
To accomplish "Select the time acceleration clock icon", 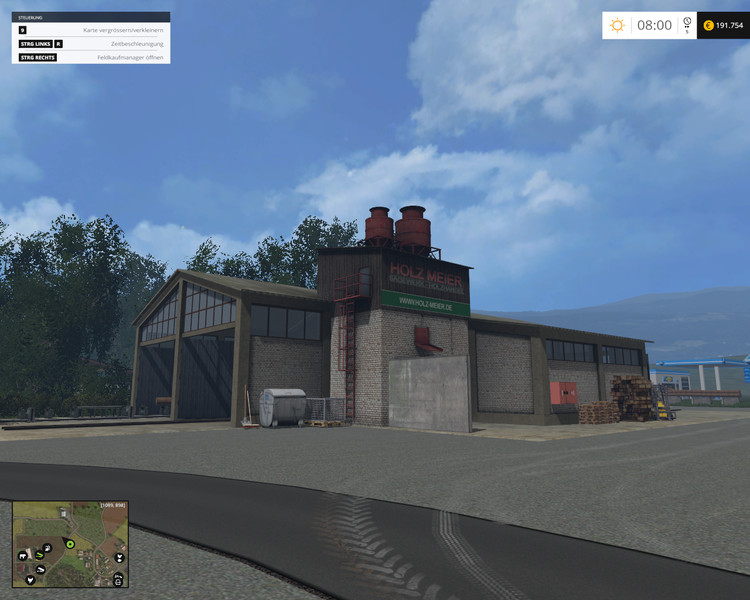I will [x=687, y=23].
